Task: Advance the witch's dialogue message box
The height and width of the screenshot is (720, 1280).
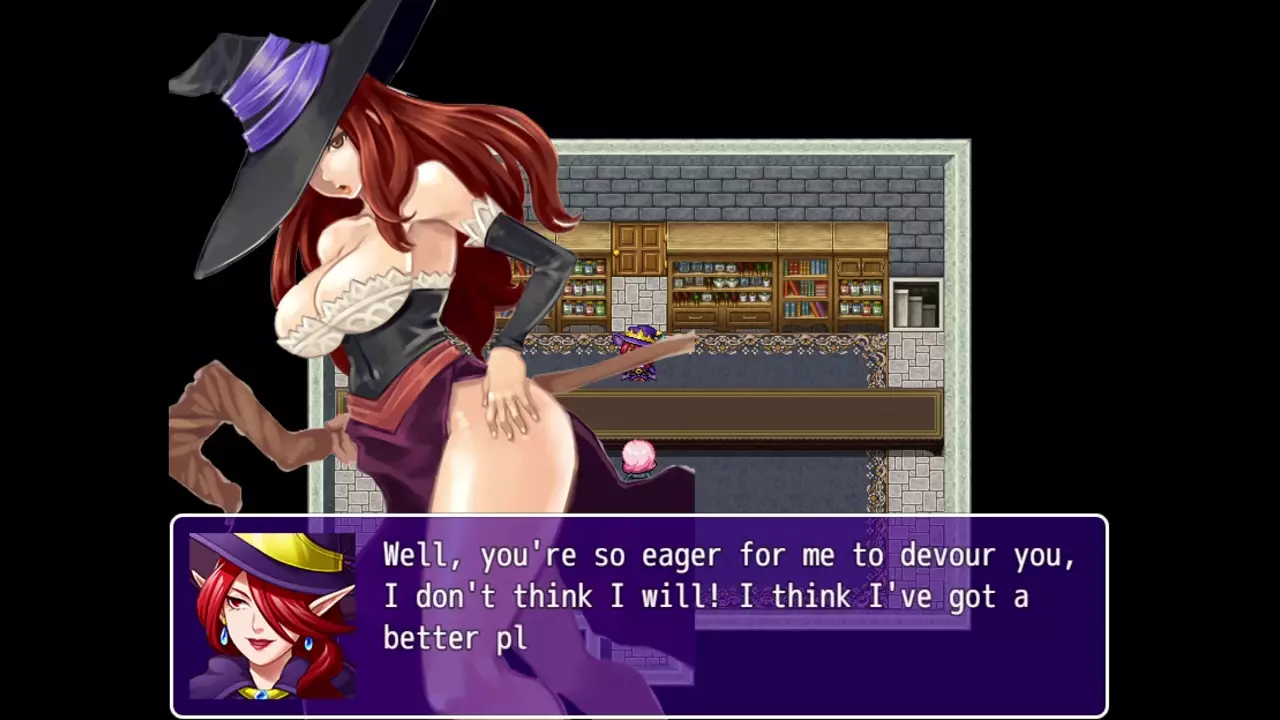Action: 730,615
